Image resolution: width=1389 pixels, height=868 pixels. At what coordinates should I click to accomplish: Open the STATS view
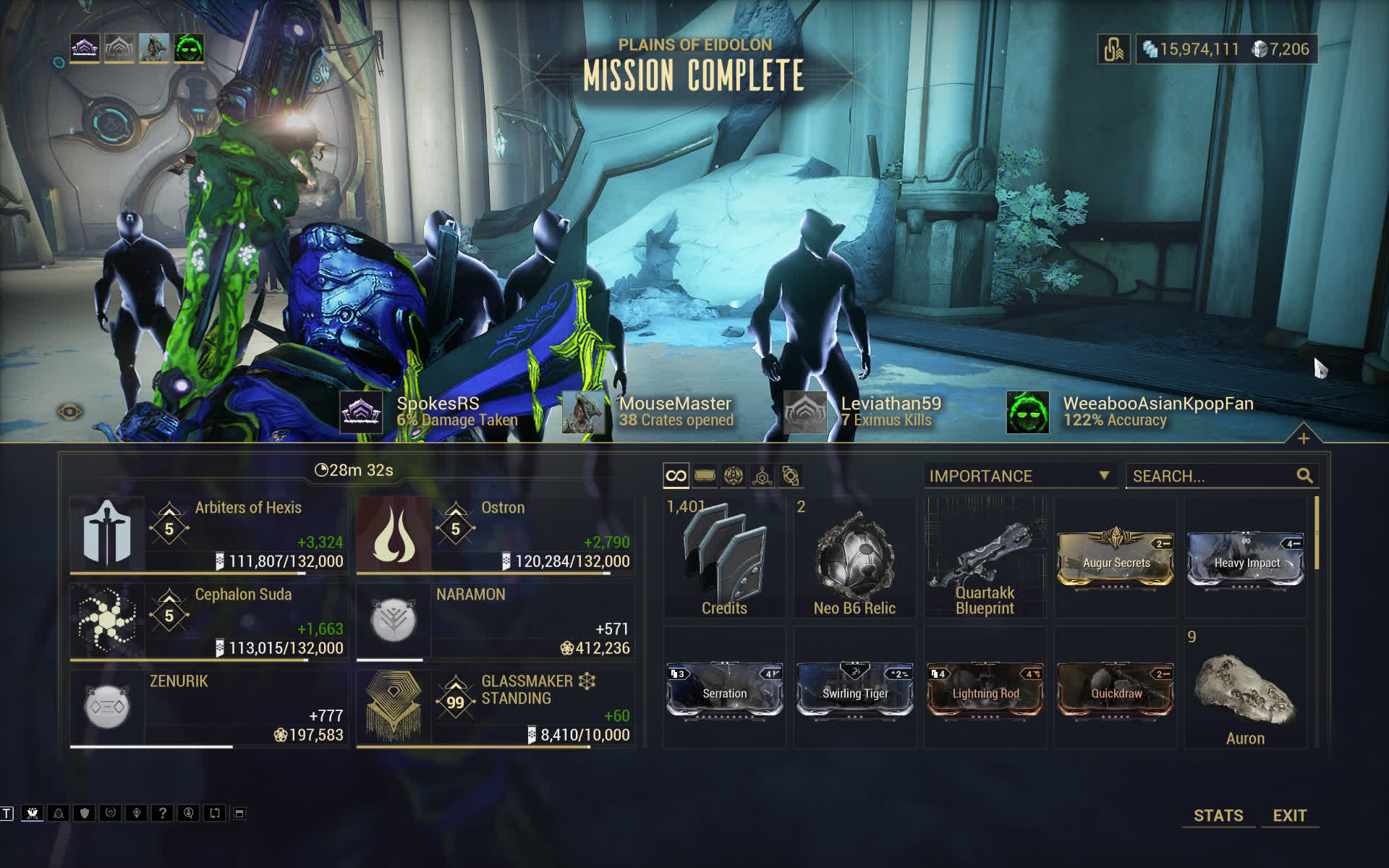[1218, 815]
